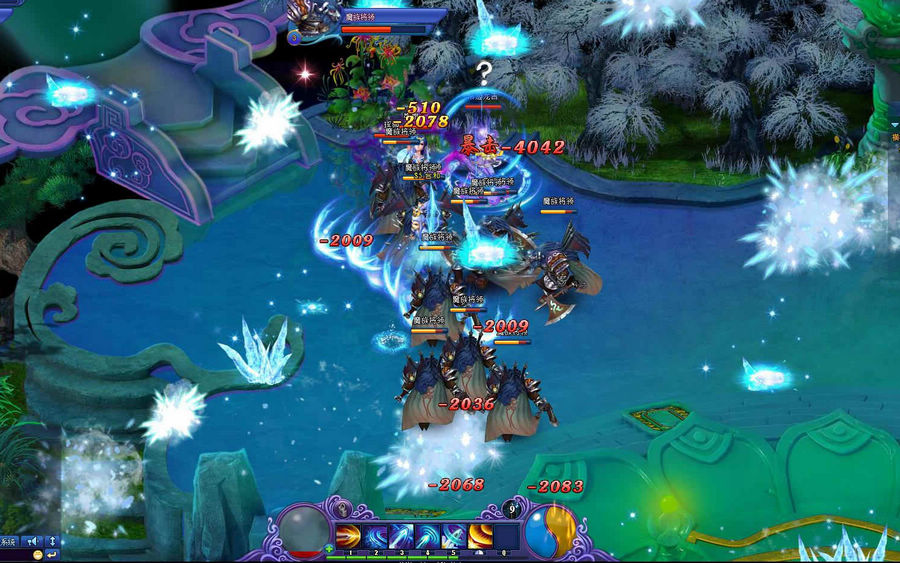
Task: Cast the blue streak skill in slot 3
Action: pos(401,535)
